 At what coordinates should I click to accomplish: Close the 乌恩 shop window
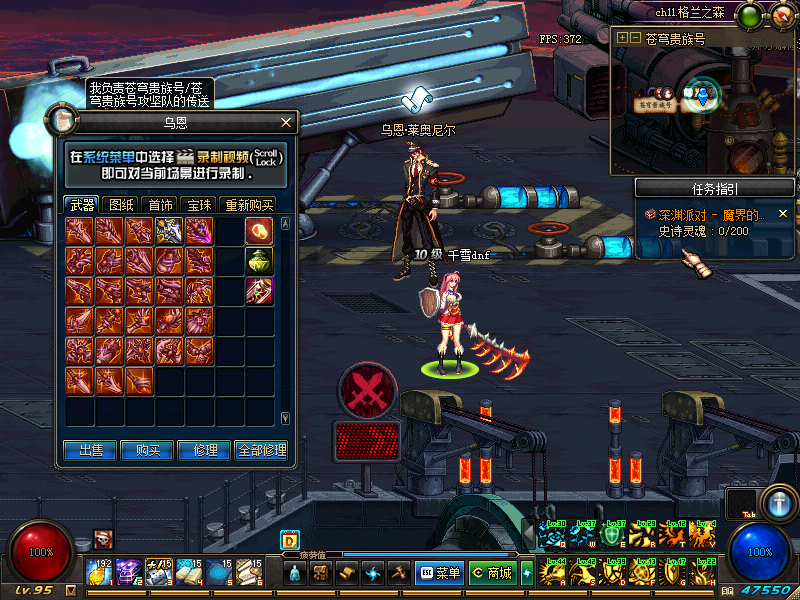(x=287, y=122)
